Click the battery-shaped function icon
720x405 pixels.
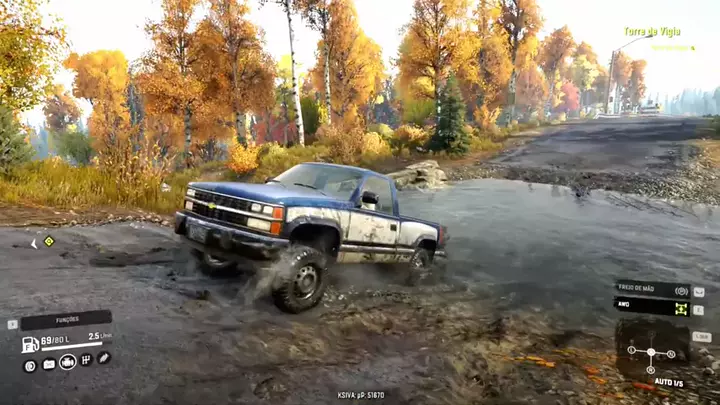click(49, 364)
